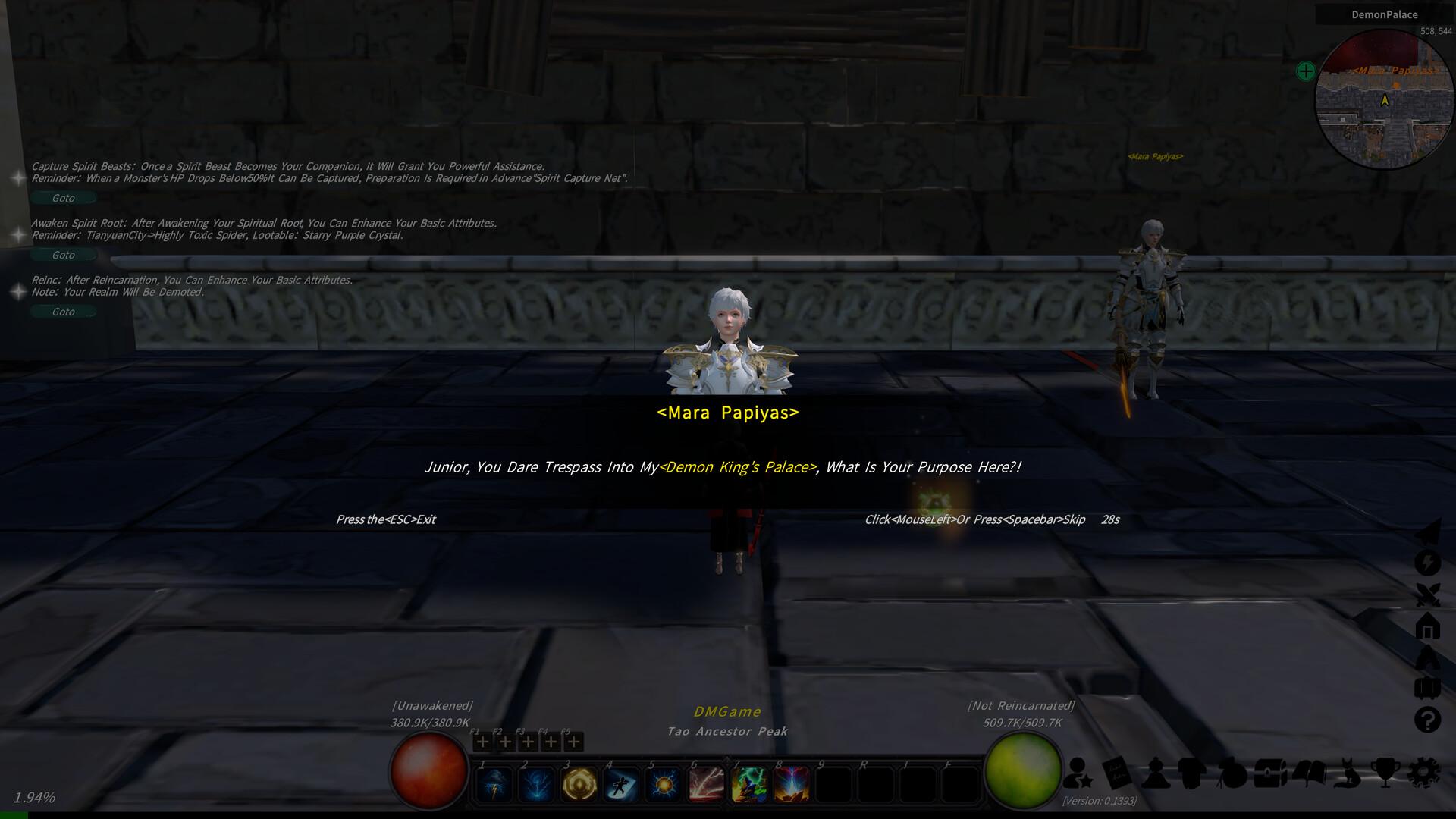Open the trophy achievements icon
The width and height of the screenshot is (1456, 819).
[x=1385, y=773]
